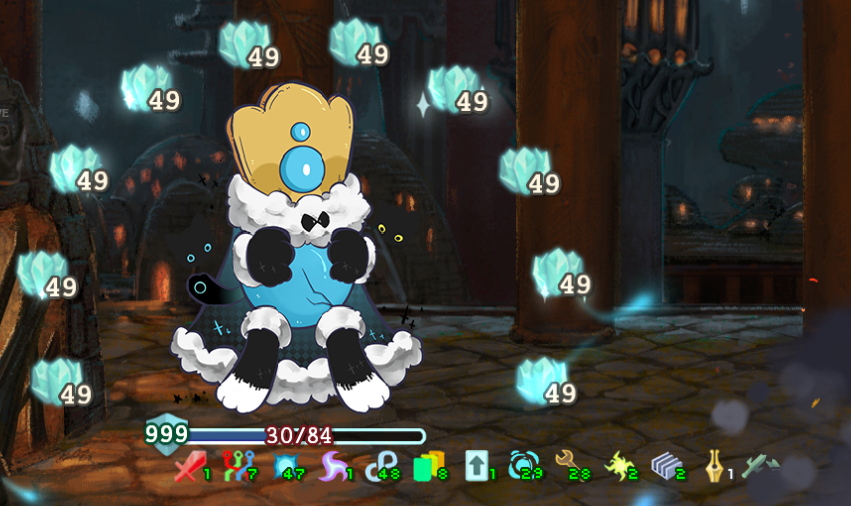Click the cyan circular swirl icon
The image size is (851, 506).
[x=522, y=466]
